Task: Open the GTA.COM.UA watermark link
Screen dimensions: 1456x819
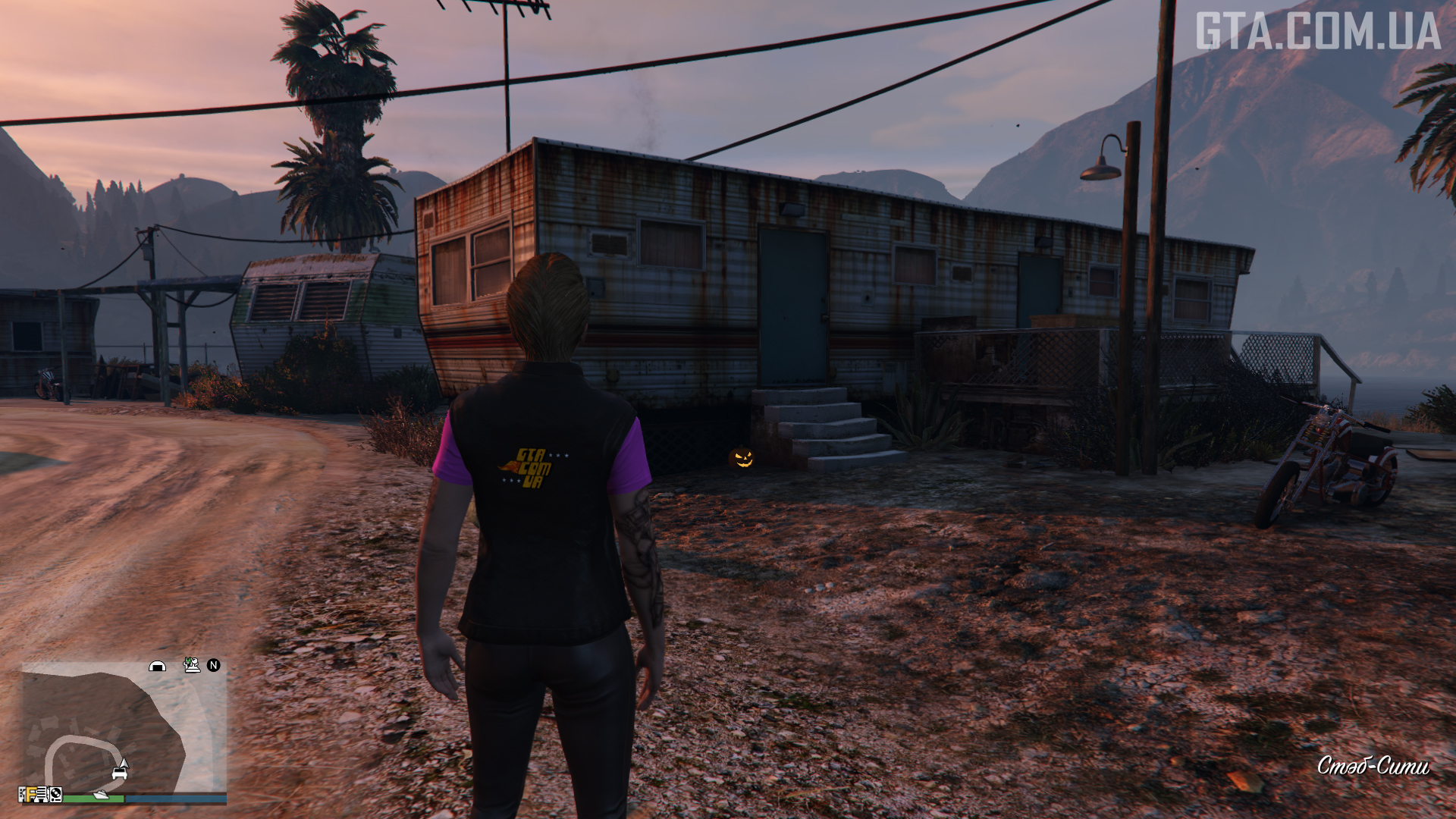Action: pyautogui.click(x=1317, y=32)
